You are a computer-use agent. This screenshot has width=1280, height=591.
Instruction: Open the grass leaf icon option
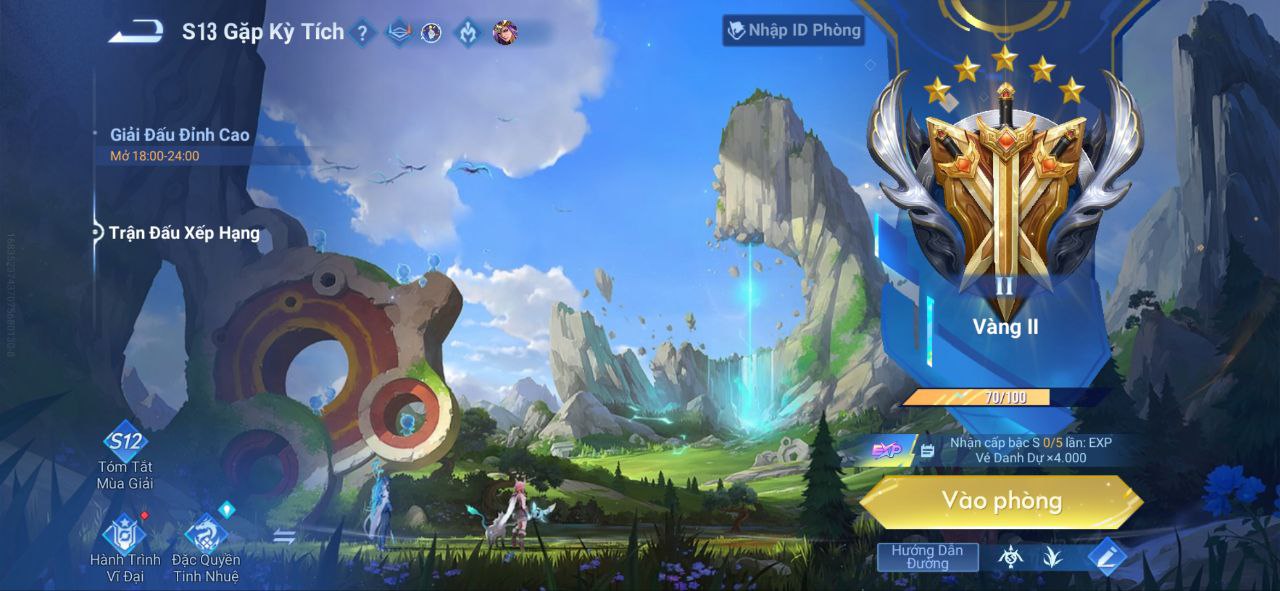tap(1052, 557)
